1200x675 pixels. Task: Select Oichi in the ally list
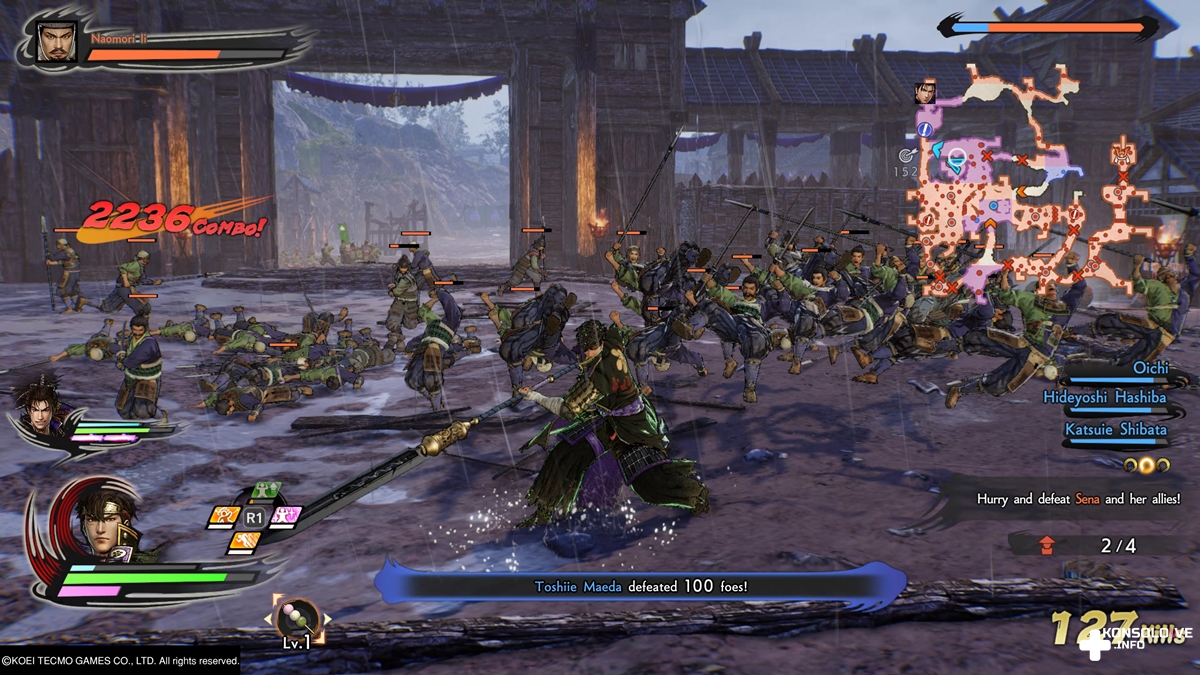pyautogui.click(x=1149, y=368)
